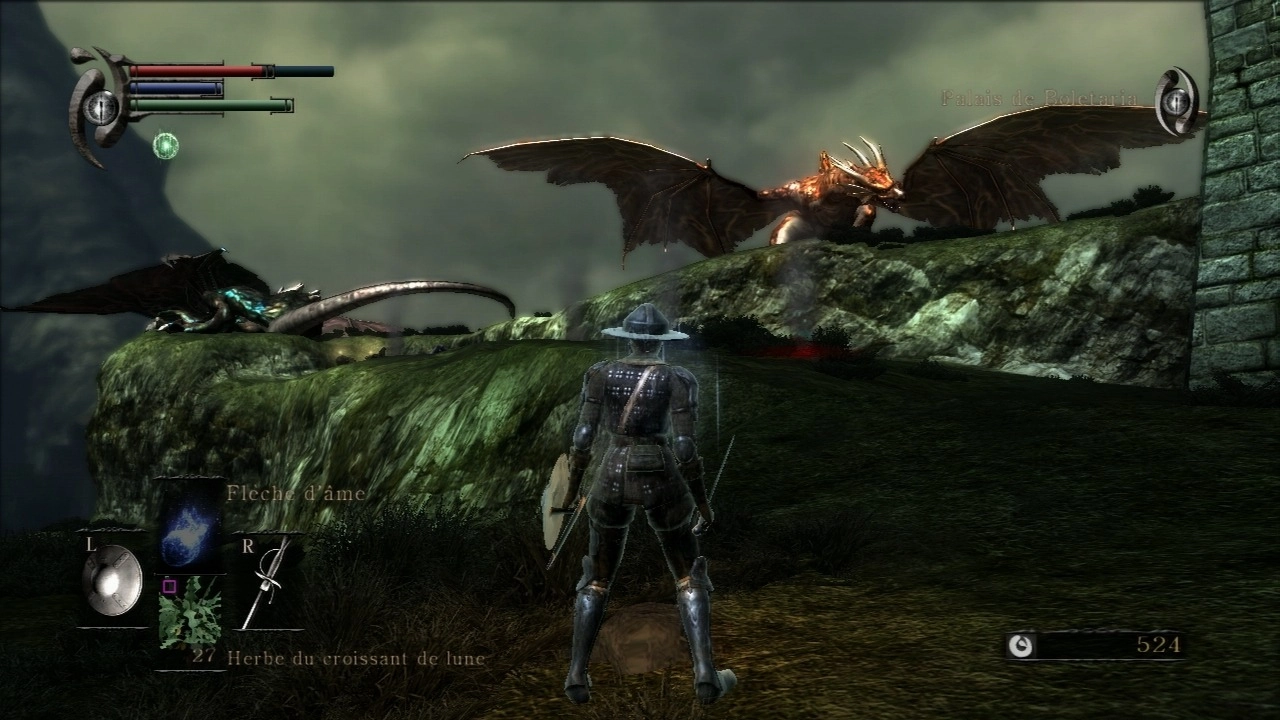Screen dimensions: 1280x720
Task: Select the left-hand shield icon
Action: pyautogui.click(x=110, y=581)
